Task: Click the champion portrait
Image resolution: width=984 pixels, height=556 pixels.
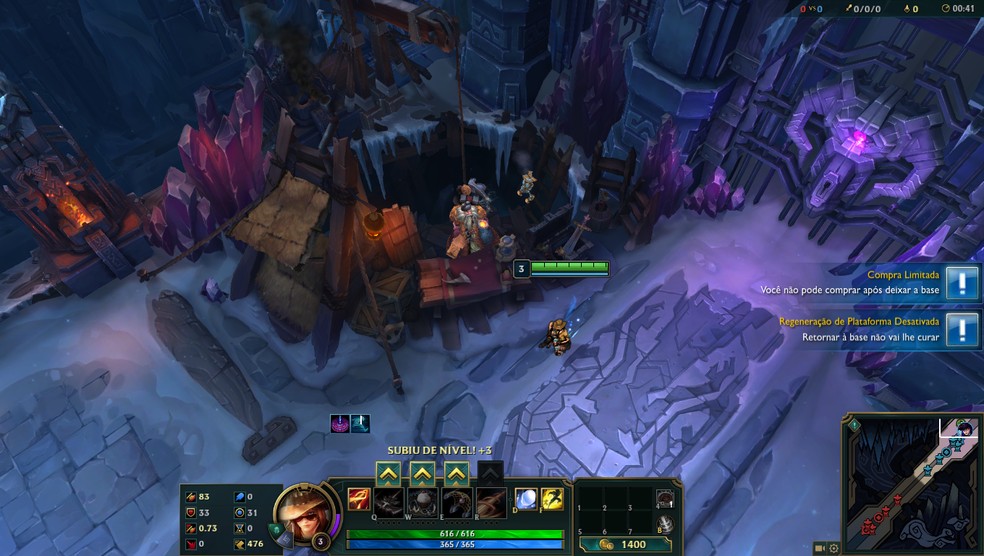Action: (x=298, y=509)
